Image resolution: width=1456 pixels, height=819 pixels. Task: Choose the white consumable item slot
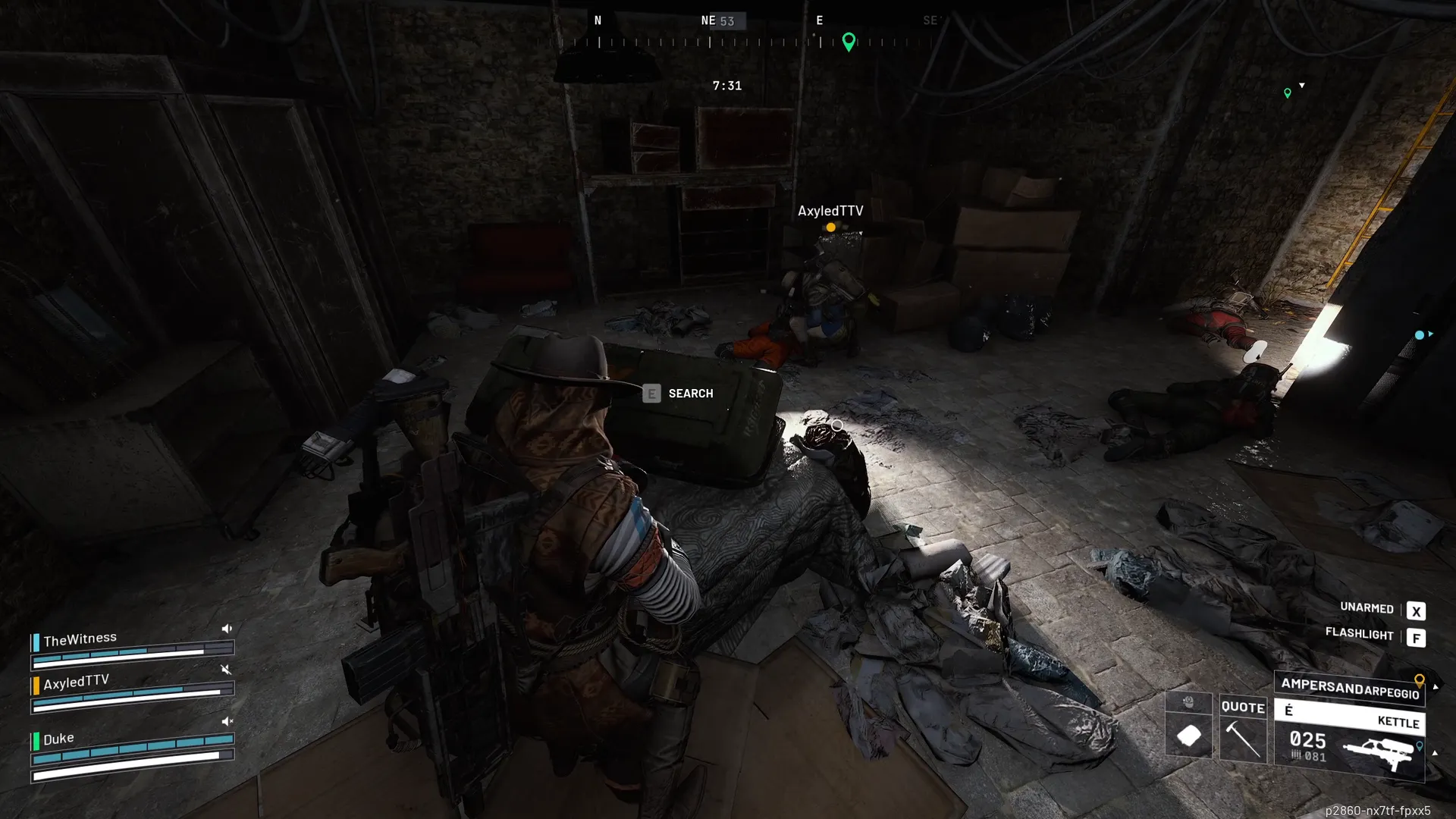1188,735
